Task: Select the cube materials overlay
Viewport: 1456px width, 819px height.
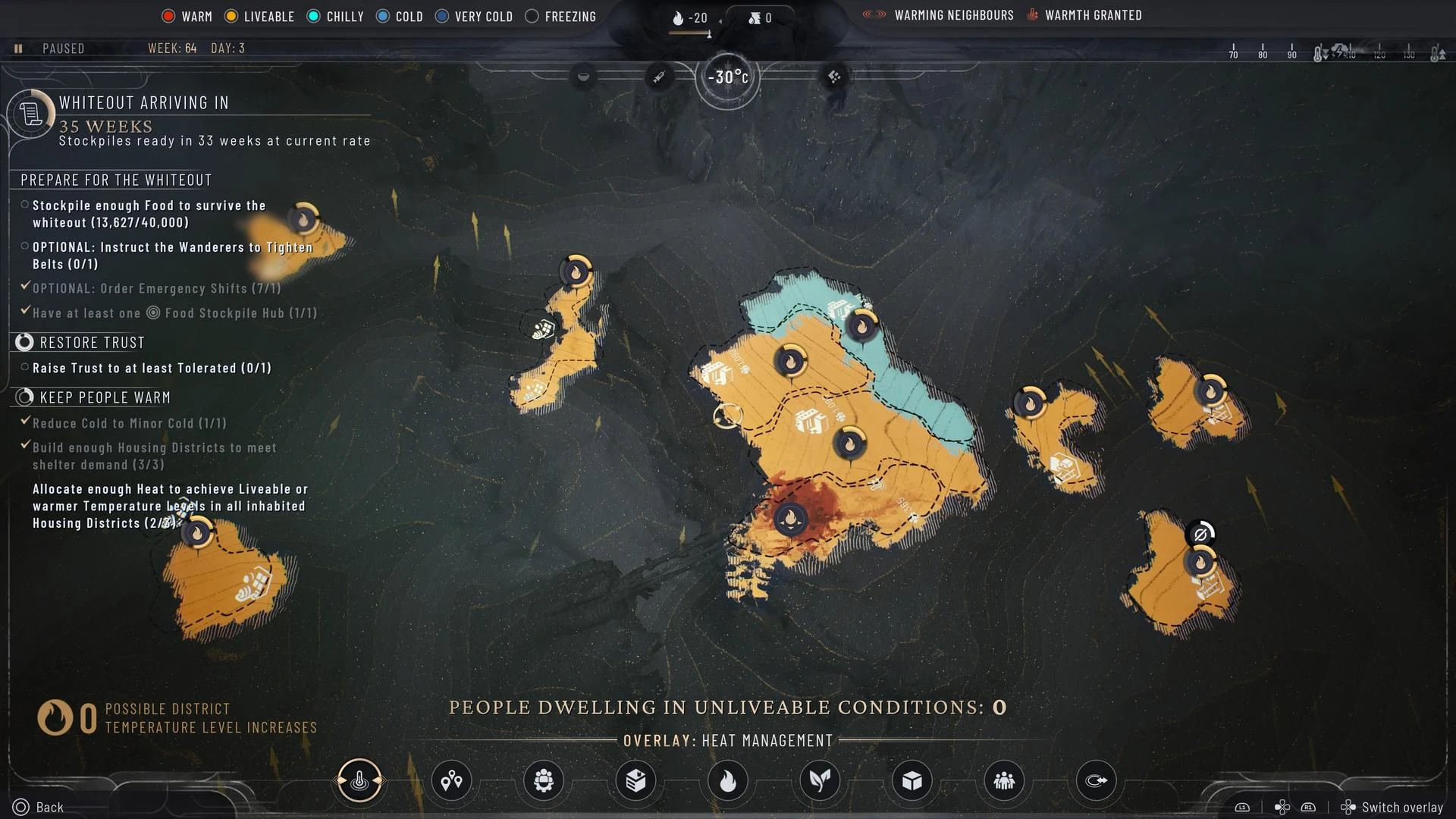Action: 912,780
